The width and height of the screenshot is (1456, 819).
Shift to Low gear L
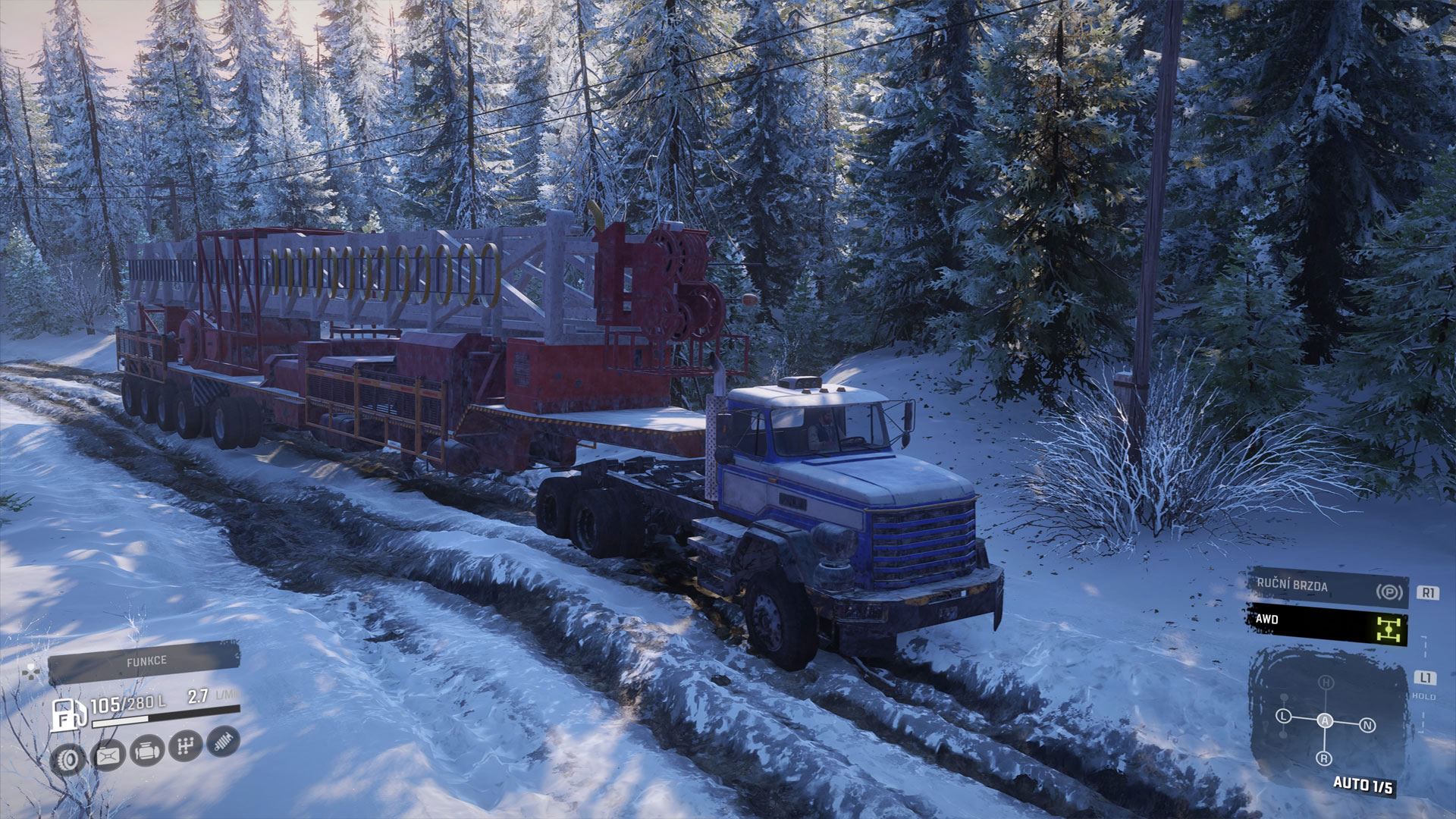(x=1283, y=717)
